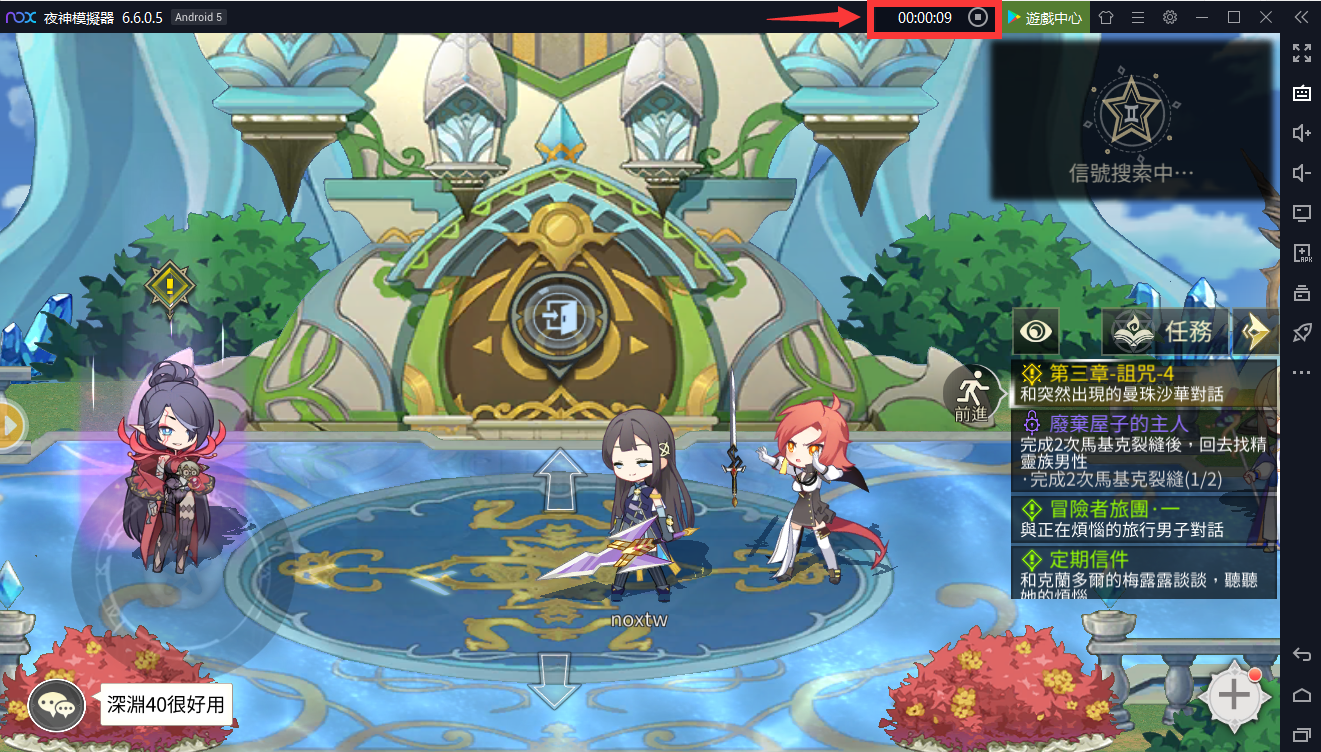This screenshot has height=752, width=1321.
Task: Expand the yellow arrow on left edge
Action: pos(10,426)
